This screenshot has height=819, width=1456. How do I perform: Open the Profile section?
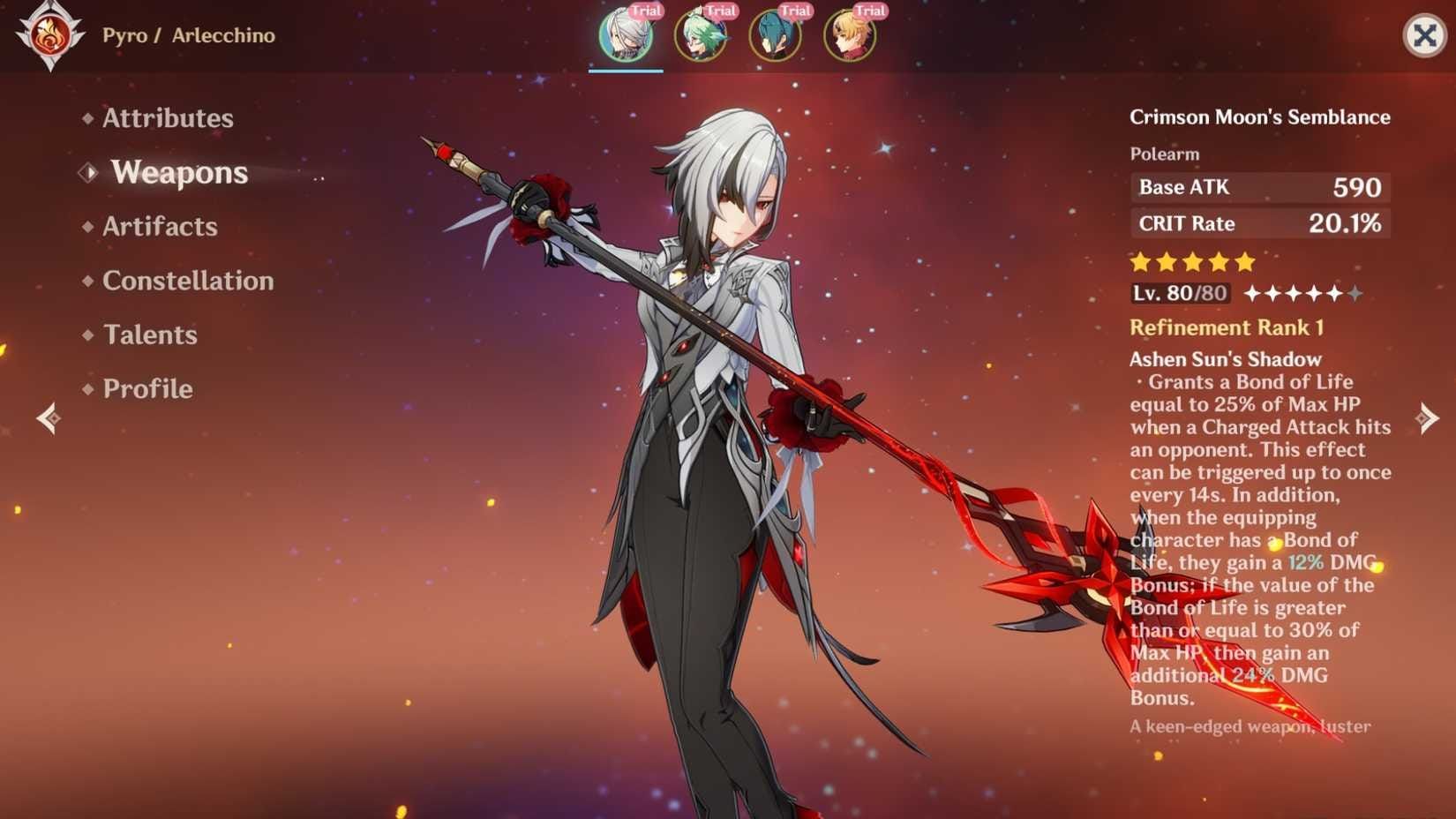[146, 389]
